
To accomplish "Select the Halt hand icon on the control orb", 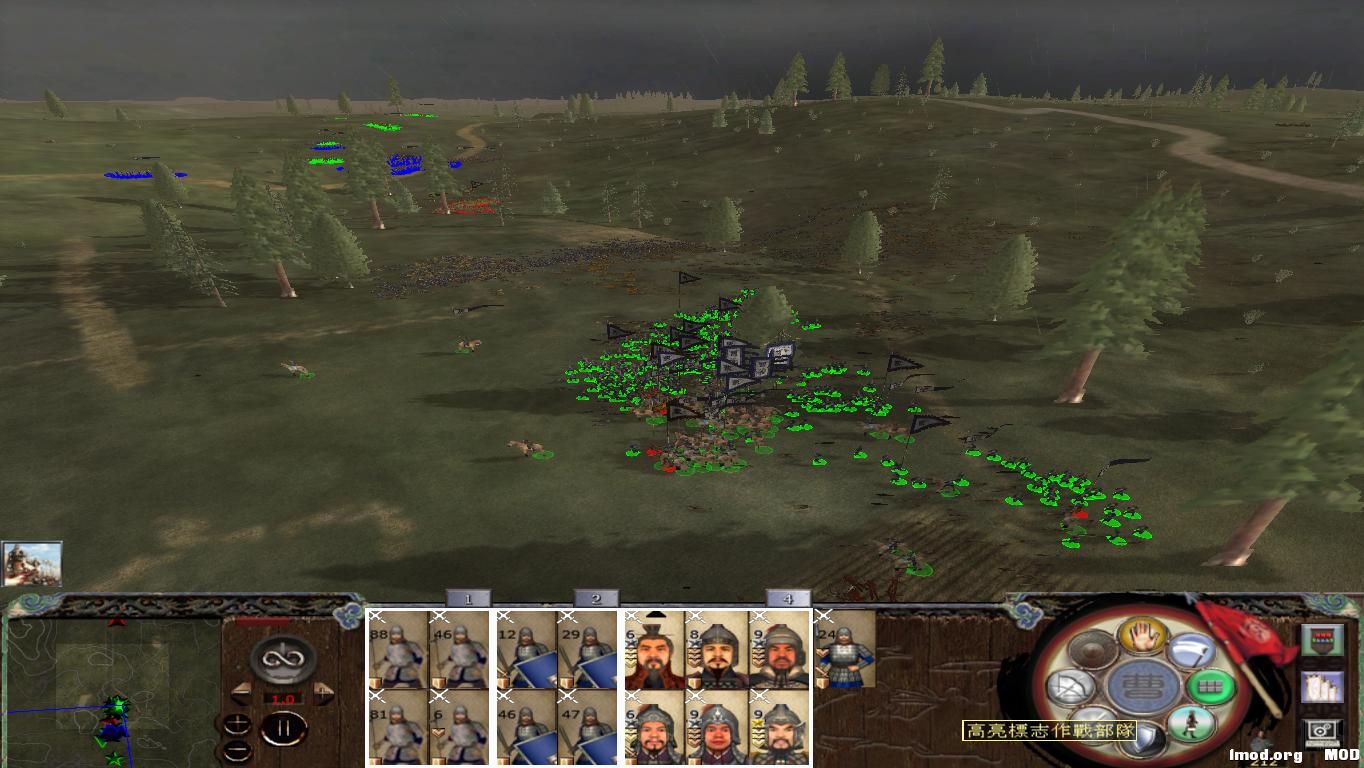I will coord(1141,637).
